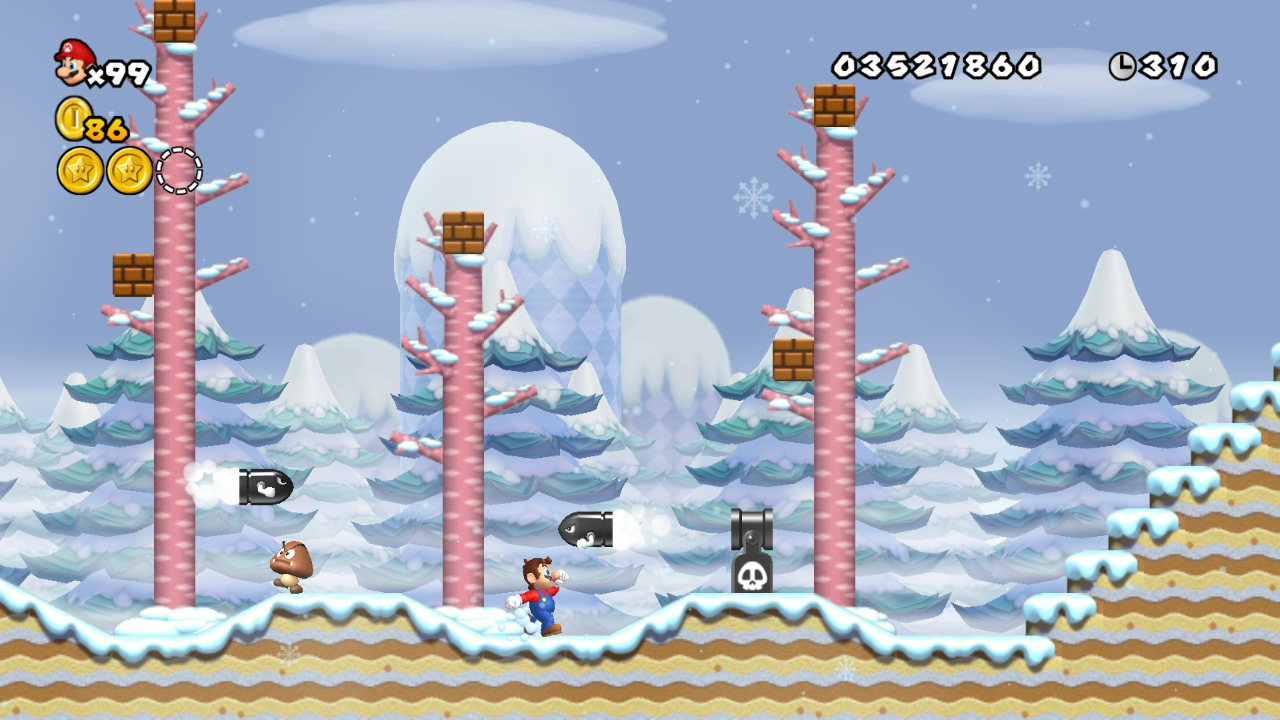1280x720 pixels.
Task: Select the coin counter icon
Action: pos(73,120)
